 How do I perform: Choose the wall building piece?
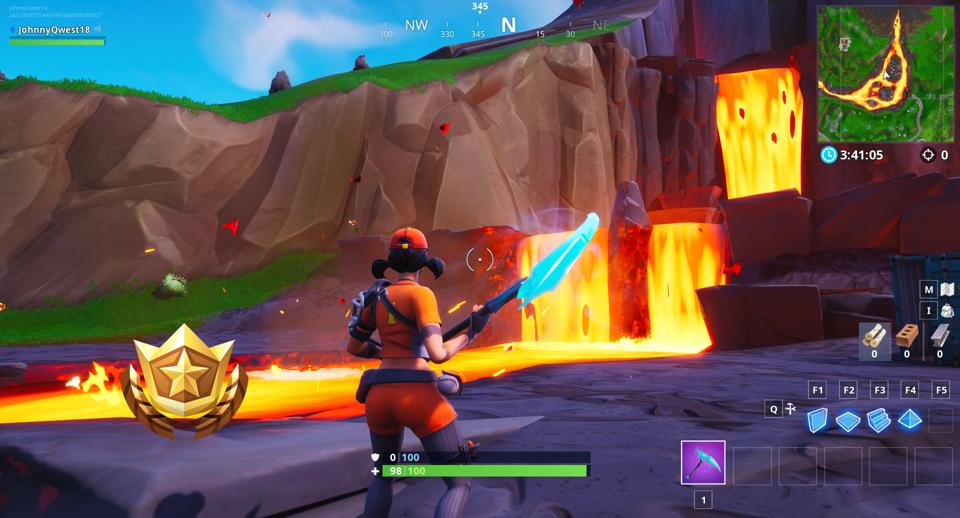coord(818,421)
